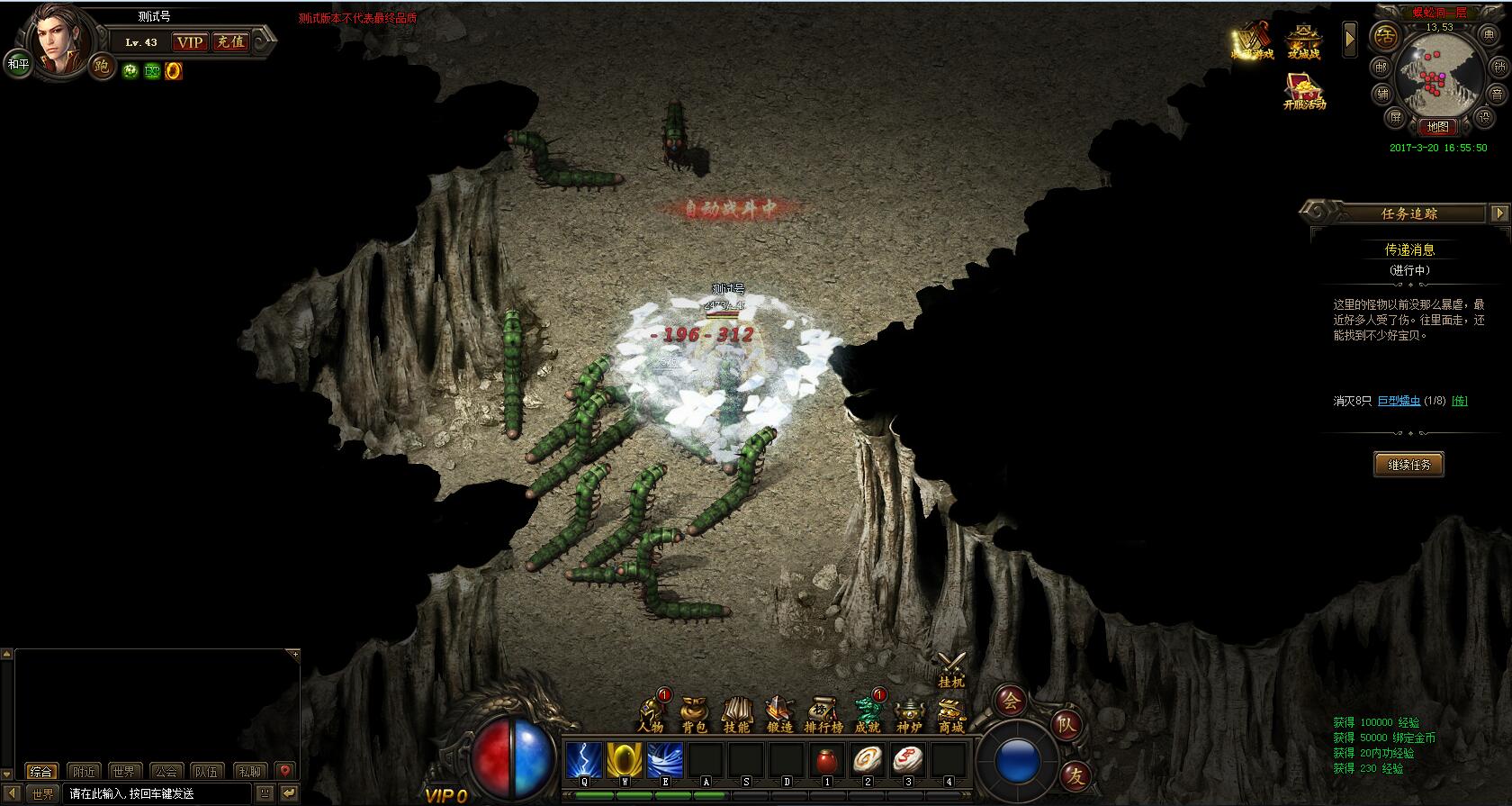
Task: Activate the lightning bolt skill
Action: (583, 760)
